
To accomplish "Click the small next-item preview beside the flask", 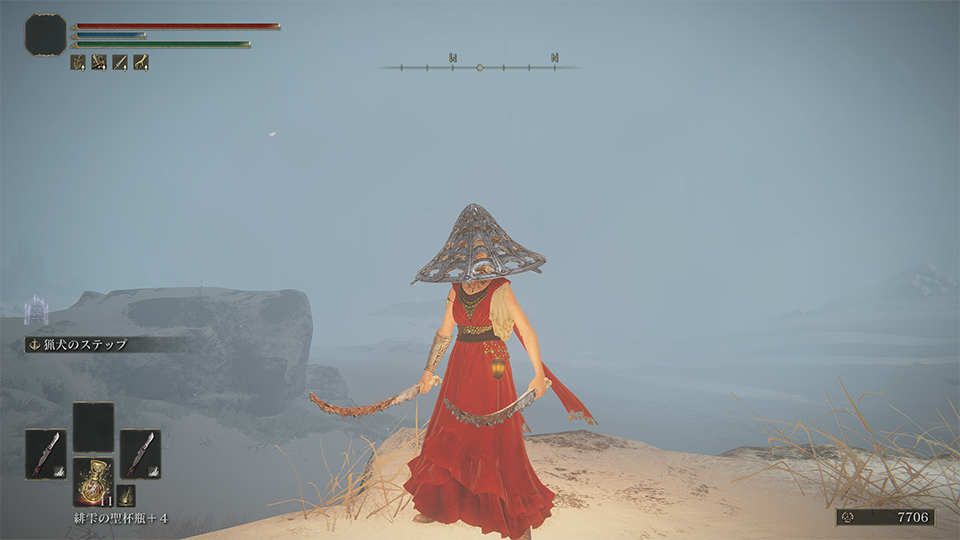I will (126, 495).
